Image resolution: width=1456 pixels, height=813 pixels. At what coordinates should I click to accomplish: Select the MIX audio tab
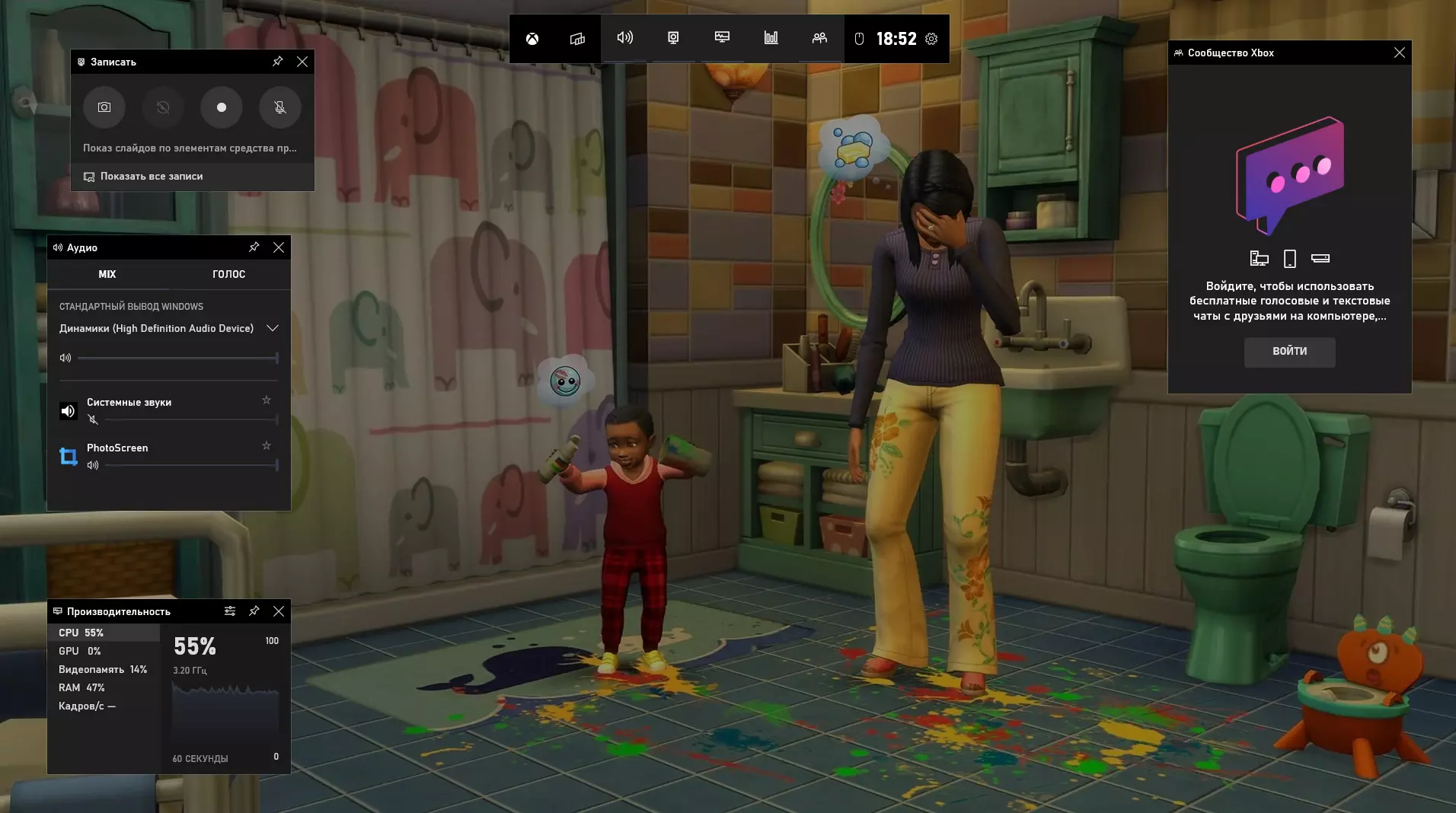tap(107, 274)
